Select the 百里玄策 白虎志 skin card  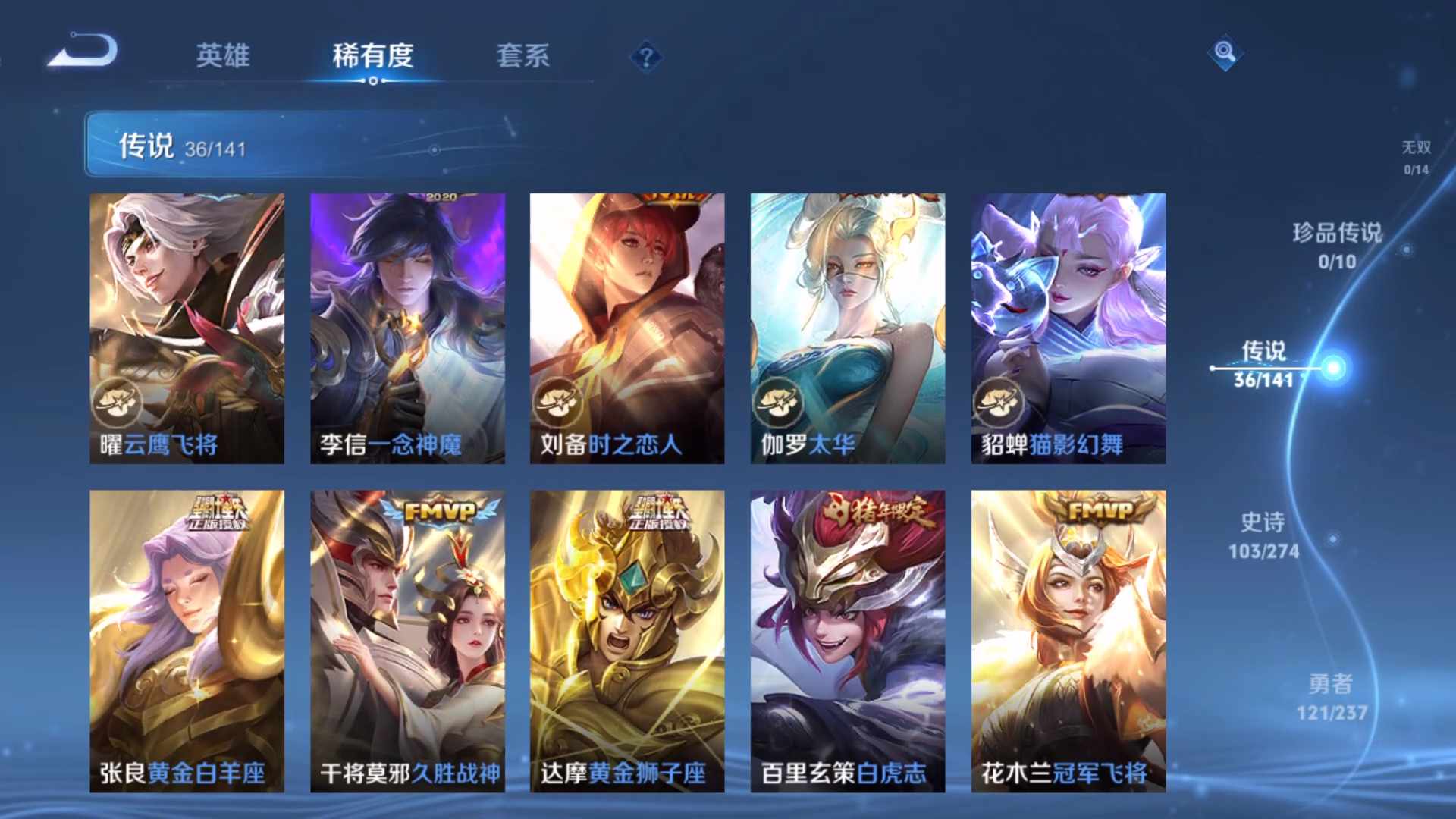point(848,641)
